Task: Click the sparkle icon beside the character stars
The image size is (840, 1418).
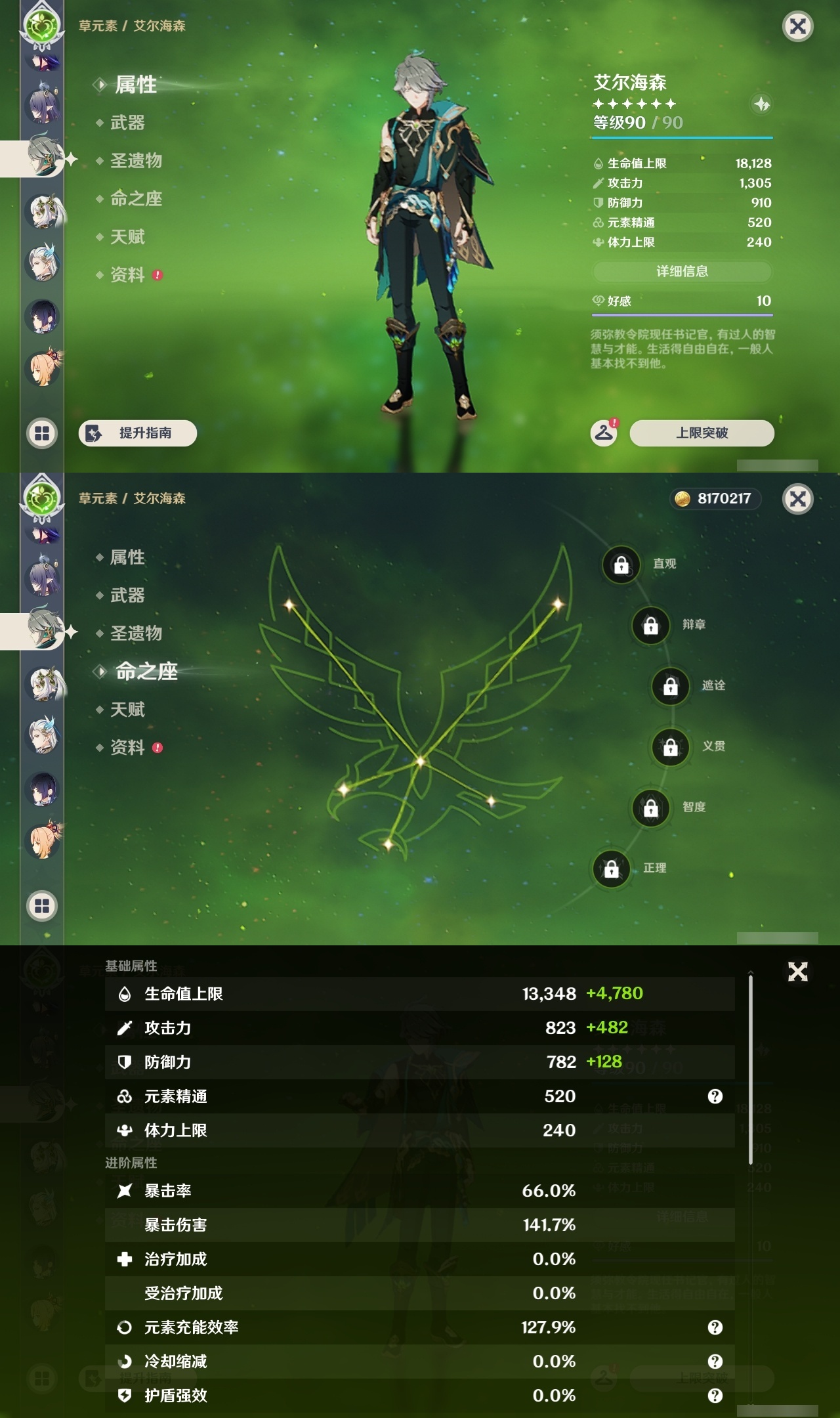Action: 761,104
